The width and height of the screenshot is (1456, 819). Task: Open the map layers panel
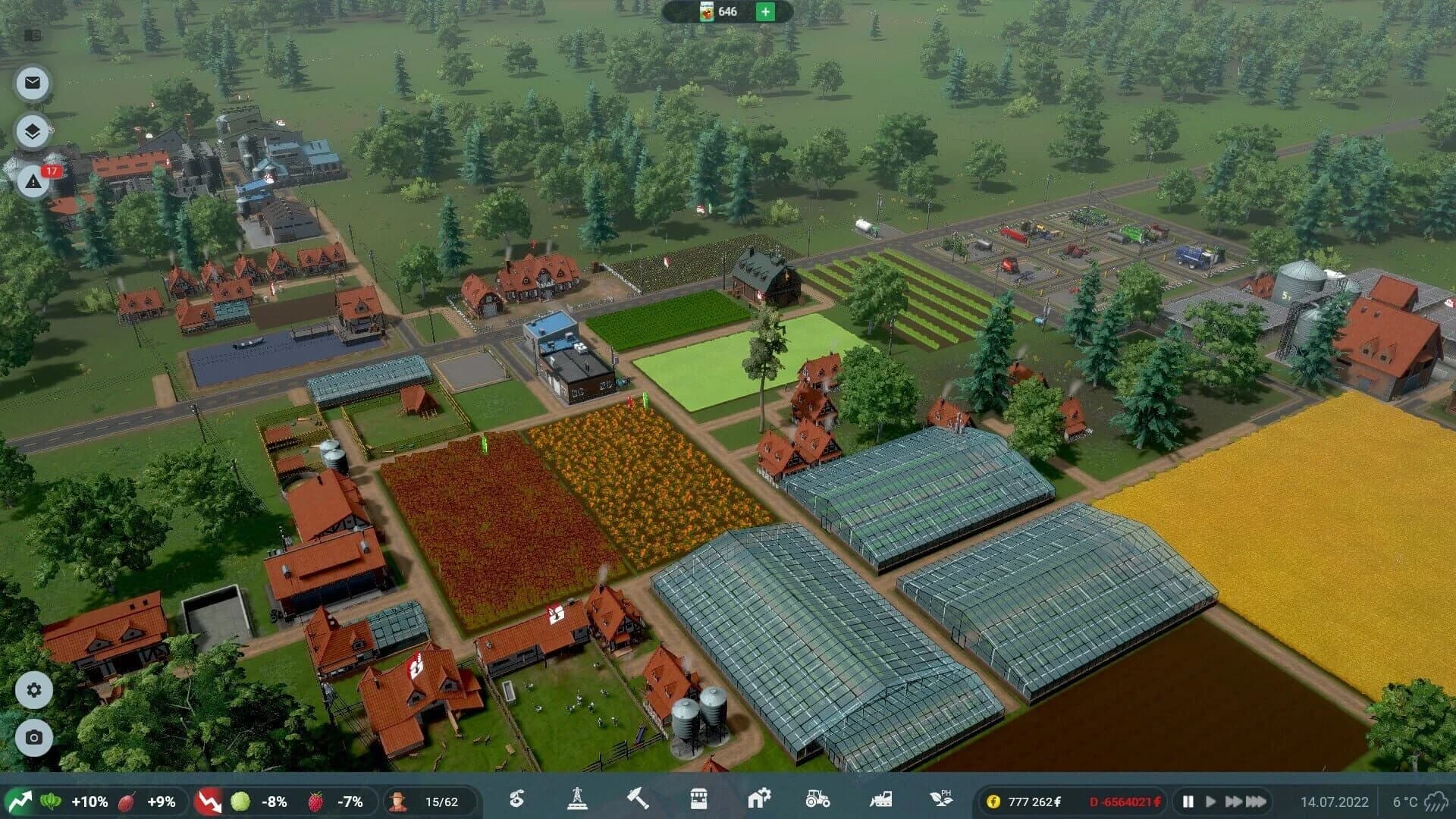32,130
